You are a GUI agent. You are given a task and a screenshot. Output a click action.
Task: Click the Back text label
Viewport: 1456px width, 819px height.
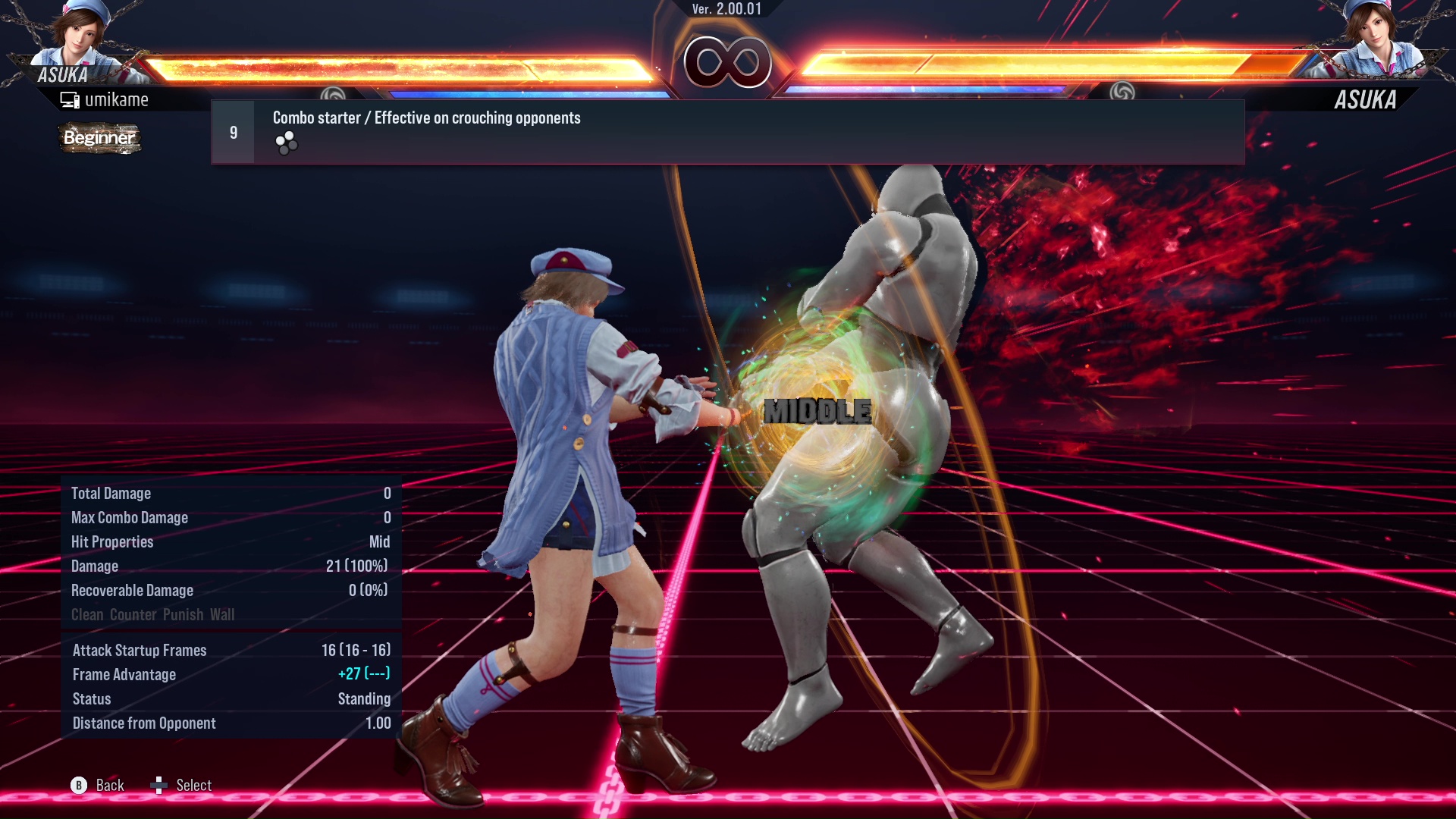(109, 785)
